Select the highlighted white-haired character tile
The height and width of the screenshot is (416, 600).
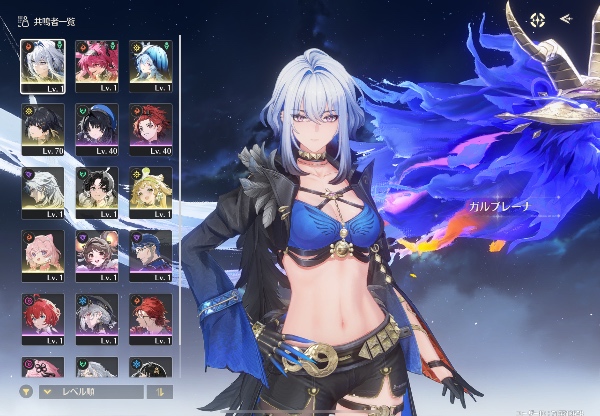43,64
